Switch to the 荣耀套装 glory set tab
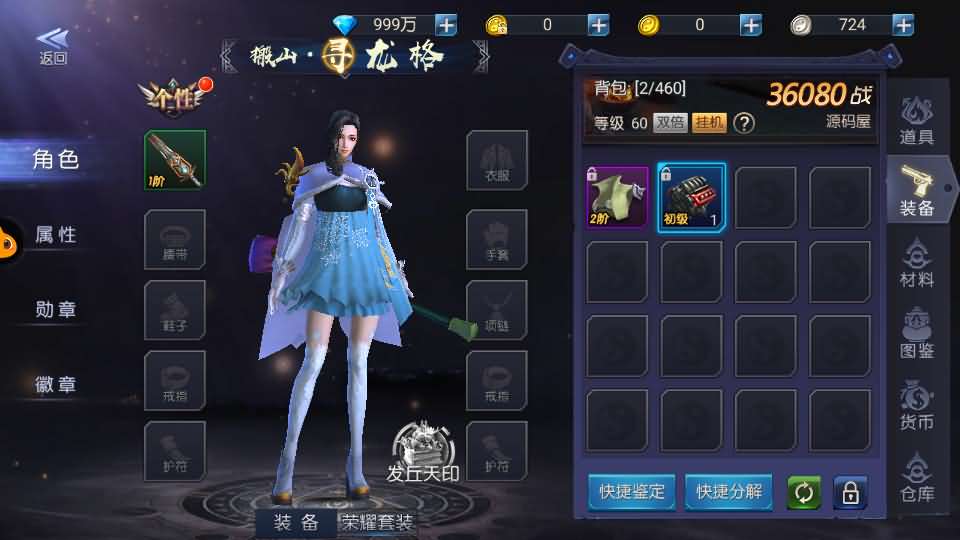The height and width of the screenshot is (540, 960). click(378, 522)
